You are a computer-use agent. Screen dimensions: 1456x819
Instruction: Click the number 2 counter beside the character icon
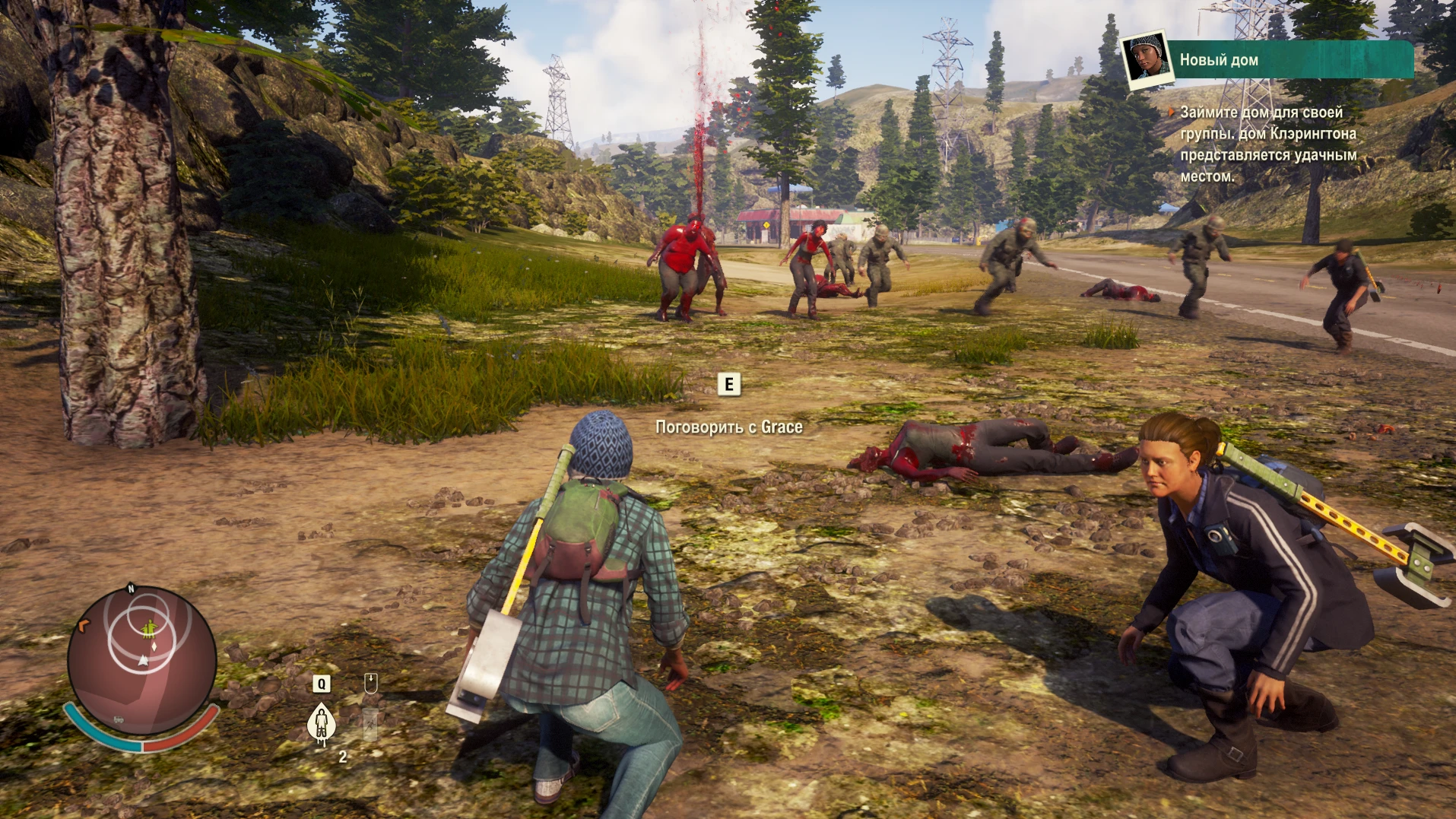(x=344, y=756)
